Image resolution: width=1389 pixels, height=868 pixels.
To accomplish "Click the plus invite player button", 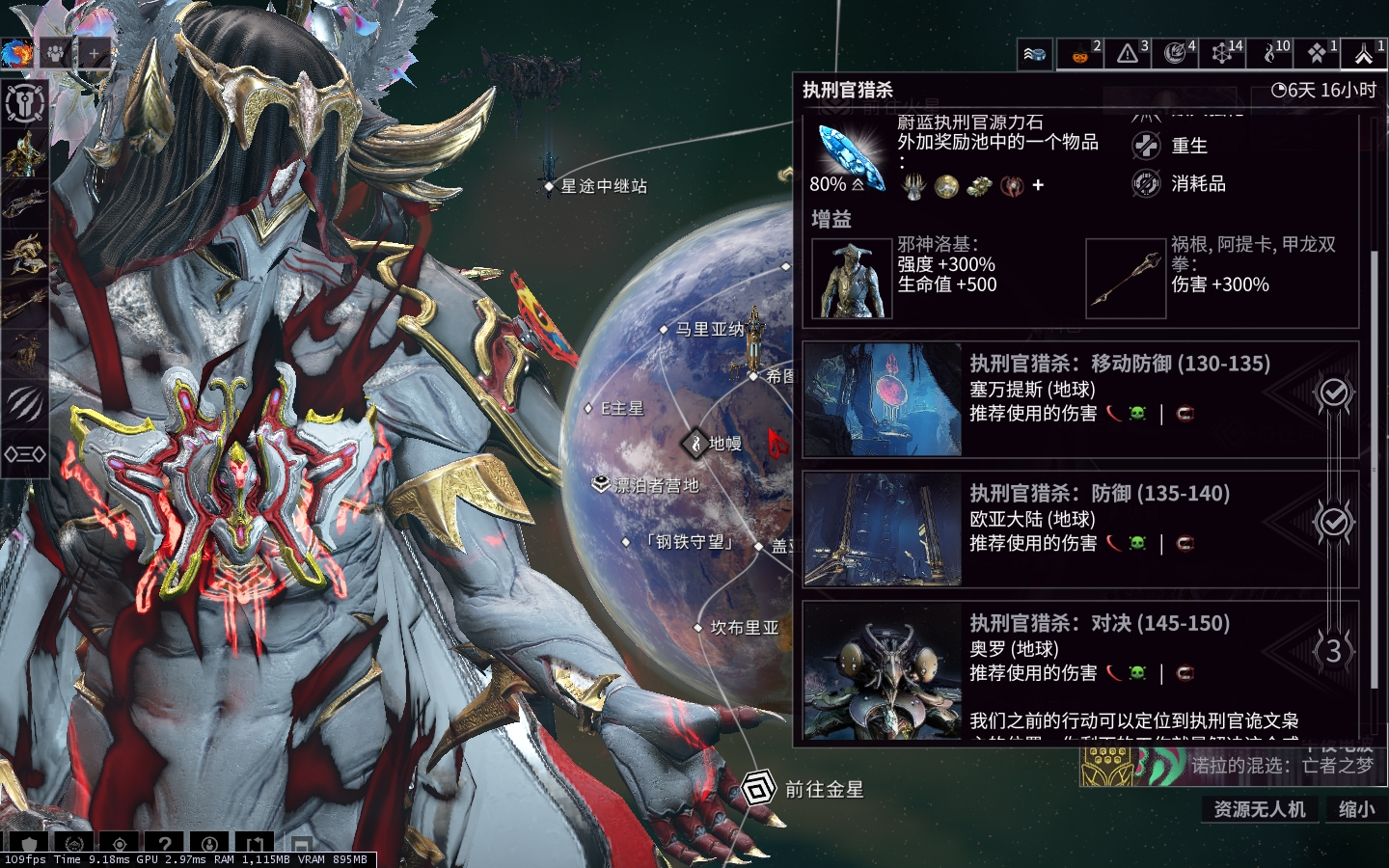I will coord(95,54).
